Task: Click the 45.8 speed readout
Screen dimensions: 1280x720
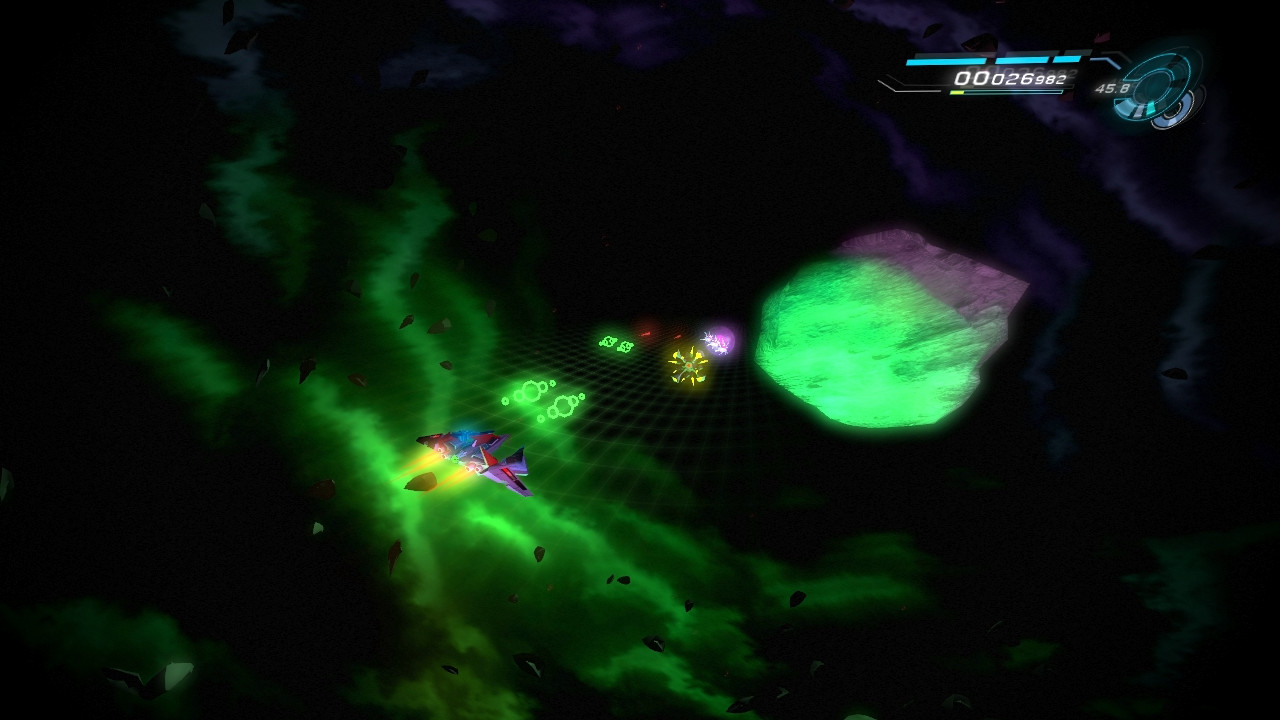Action: (x=1113, y=88)
